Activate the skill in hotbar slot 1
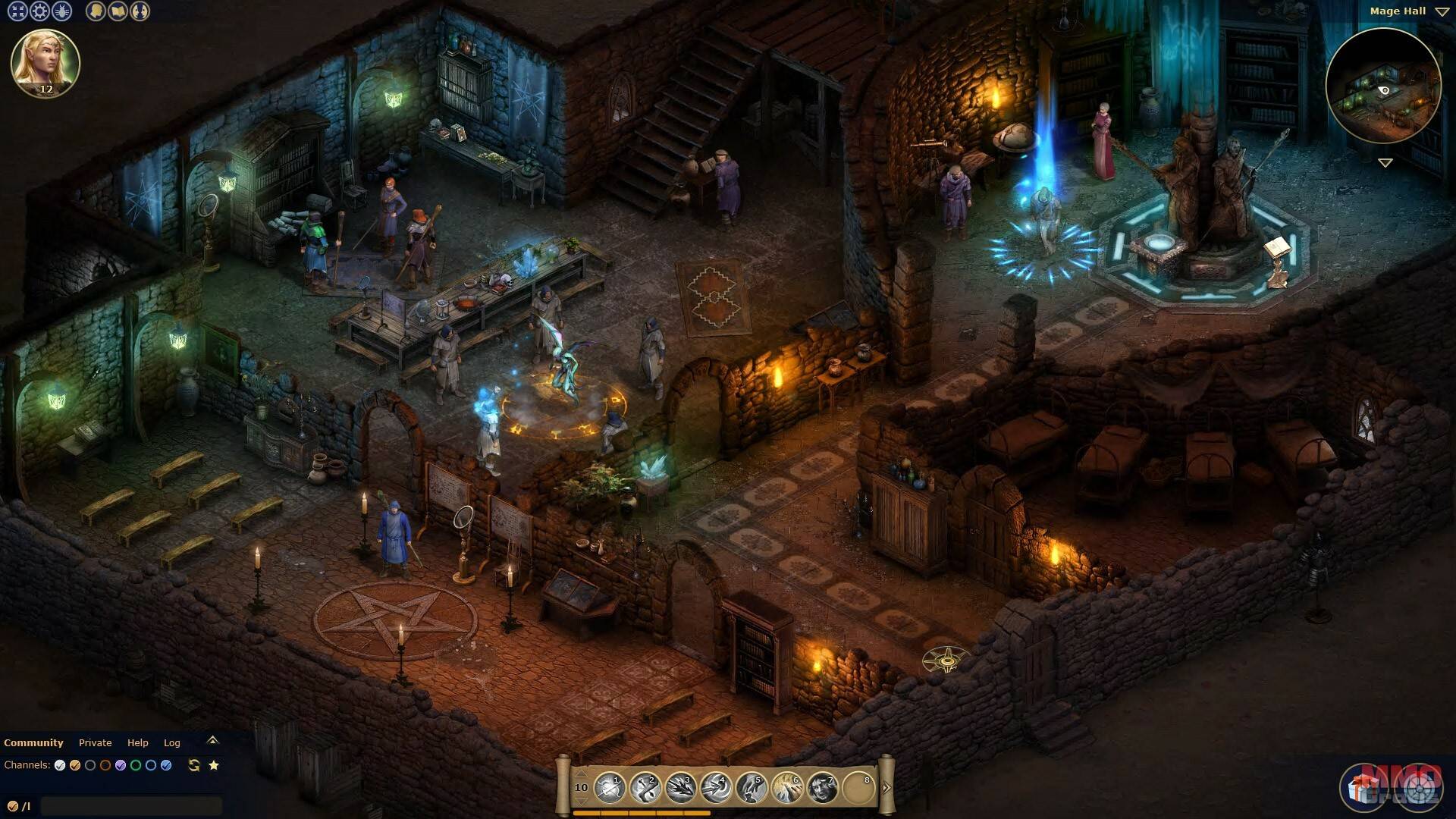Image resolution: width=1456 pixels, height=819 pixels. [x=609, y=789]
